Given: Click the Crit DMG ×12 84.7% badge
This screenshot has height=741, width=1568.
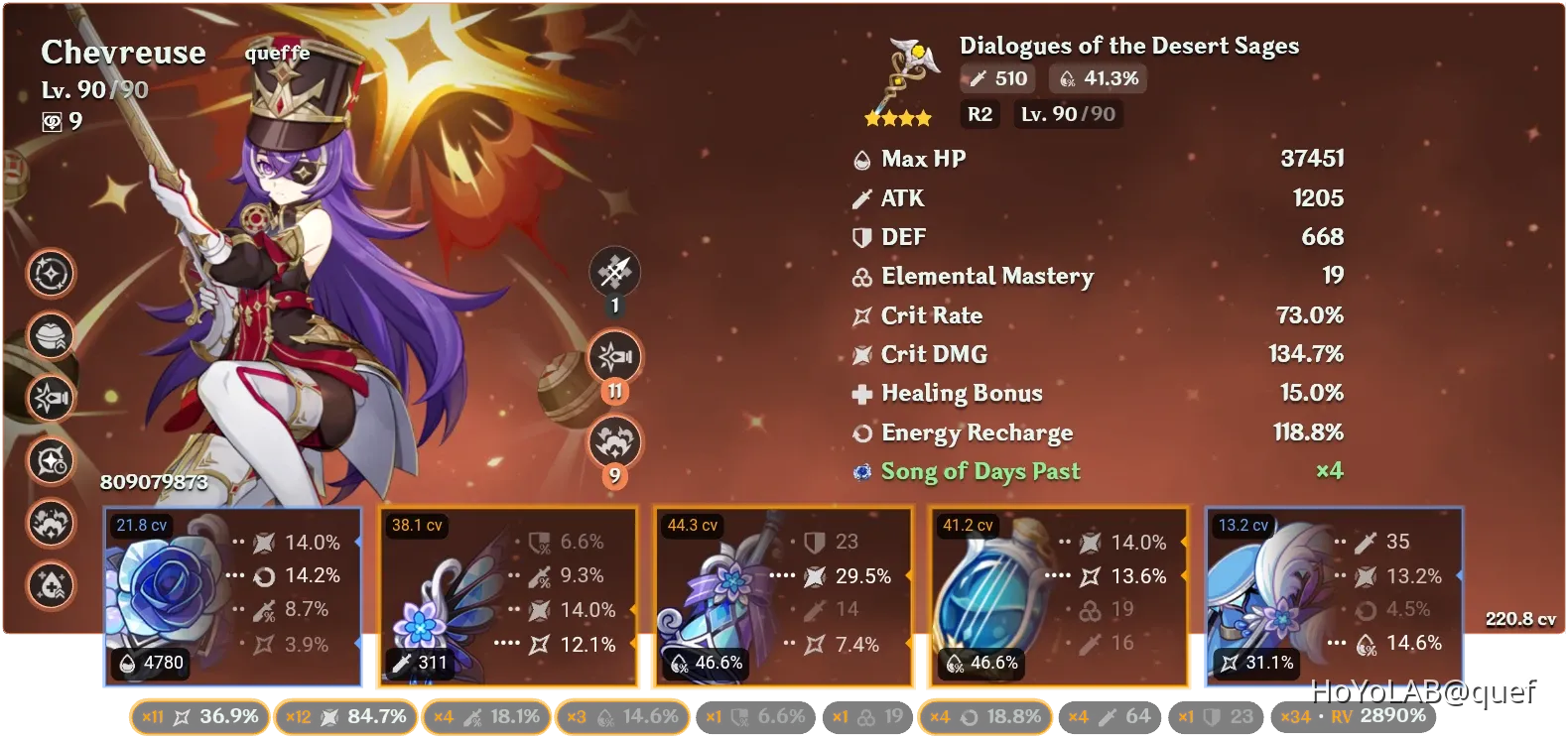Looking at the screenshot, I should pos(346,715).
